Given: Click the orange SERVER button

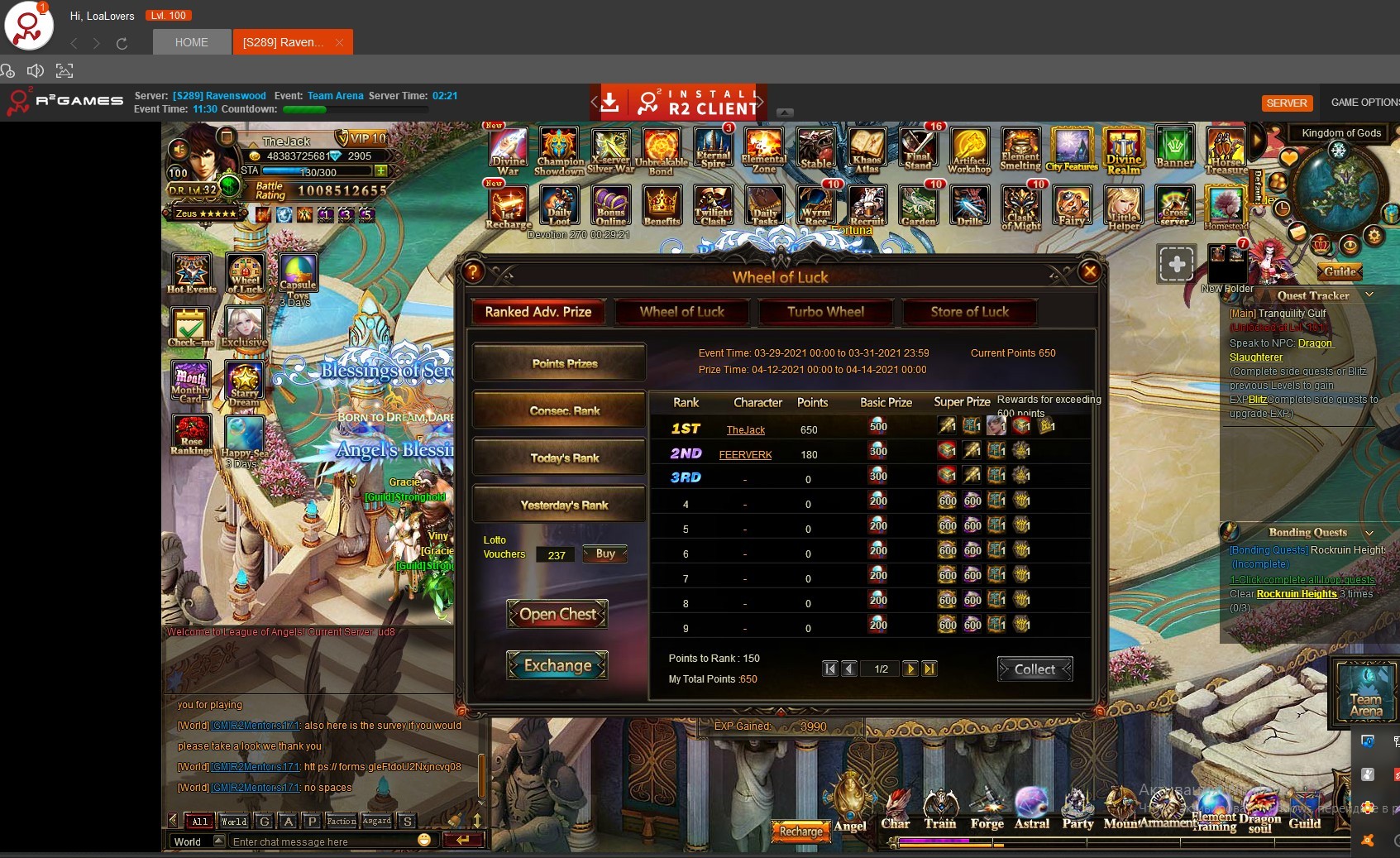Looking at the screenshot, I should click(x=1287, y=103).
